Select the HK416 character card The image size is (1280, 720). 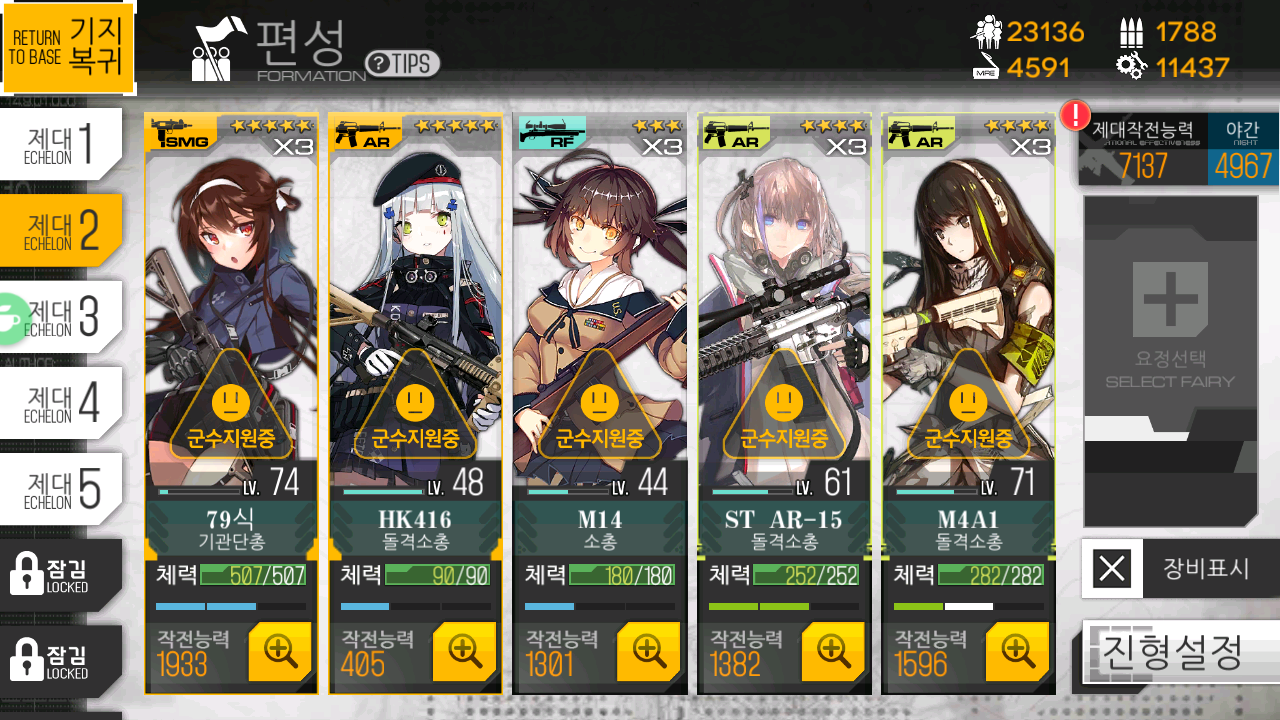click(x=415, y=300)
